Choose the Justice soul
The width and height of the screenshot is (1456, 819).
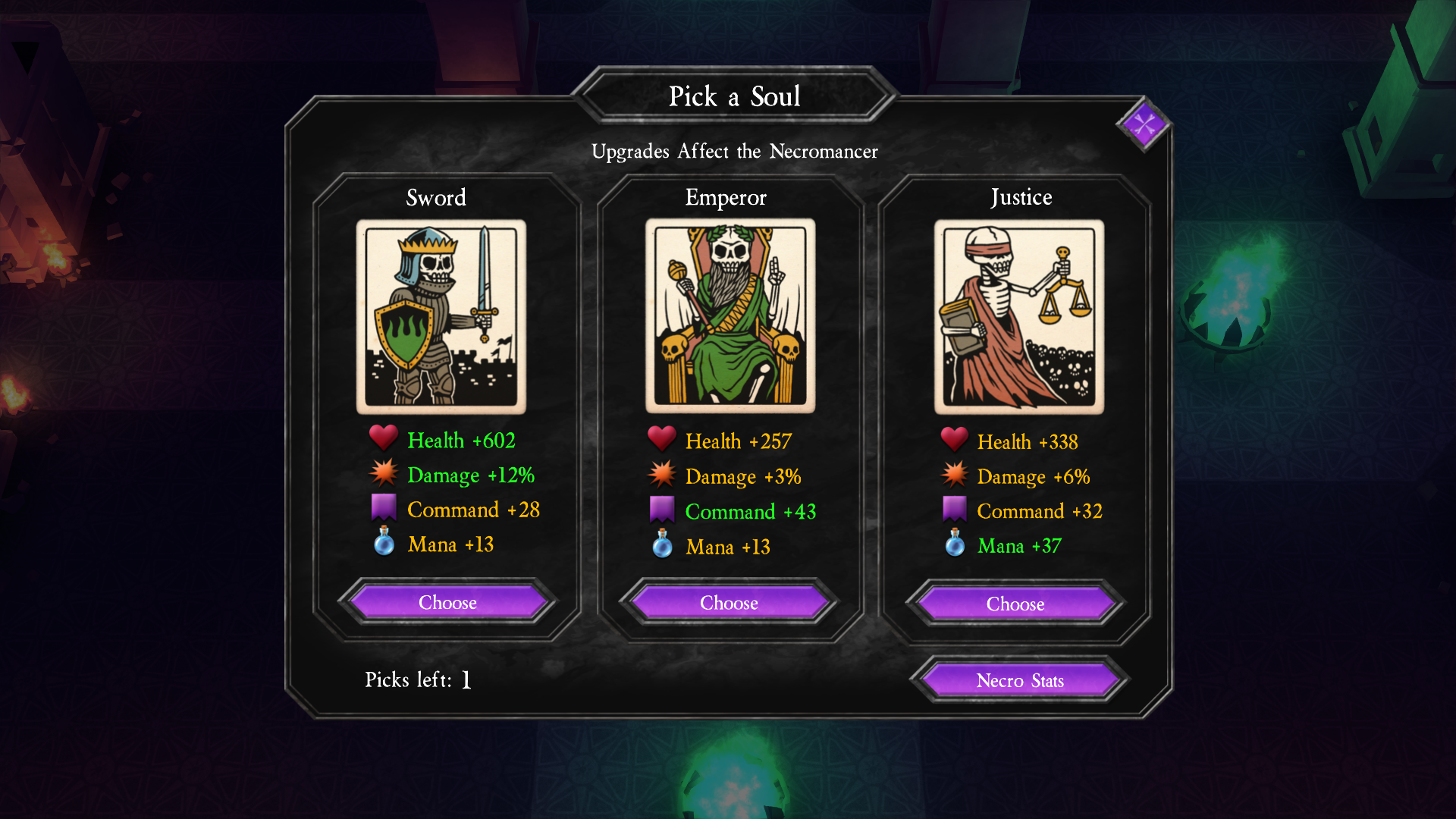pos(1015,604)
